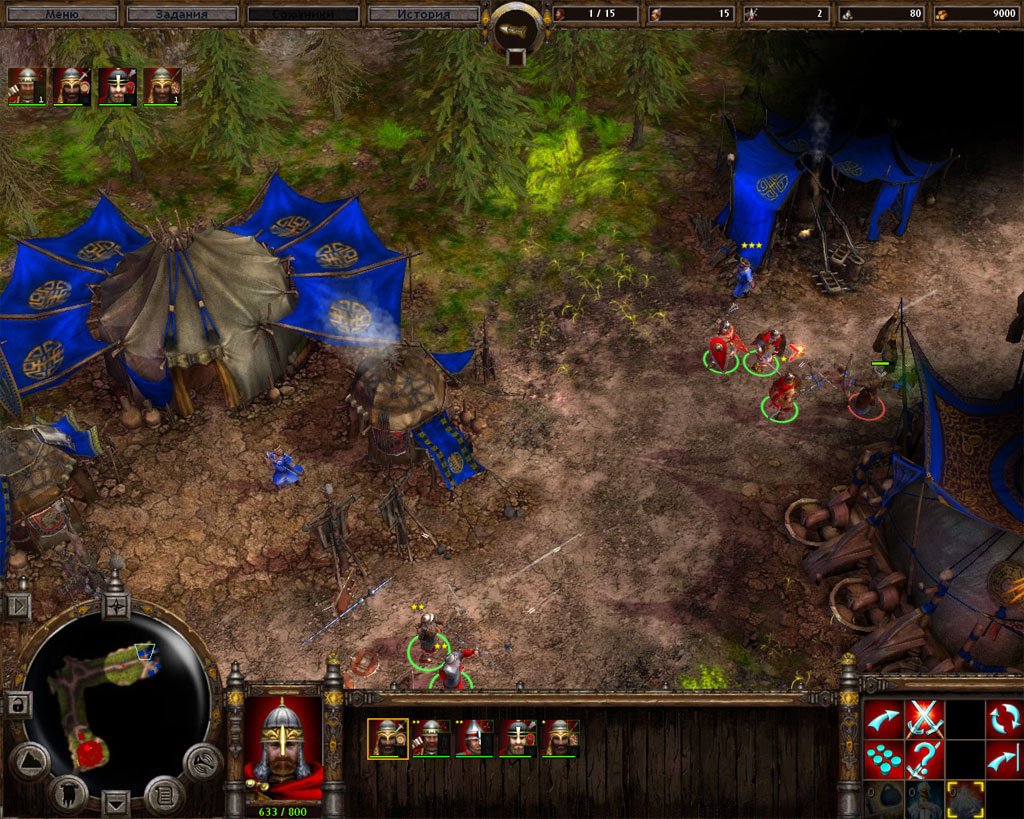The image size is (1024, 819).
Task: Click the horn emblem at top center
Action: pos(516,30)
